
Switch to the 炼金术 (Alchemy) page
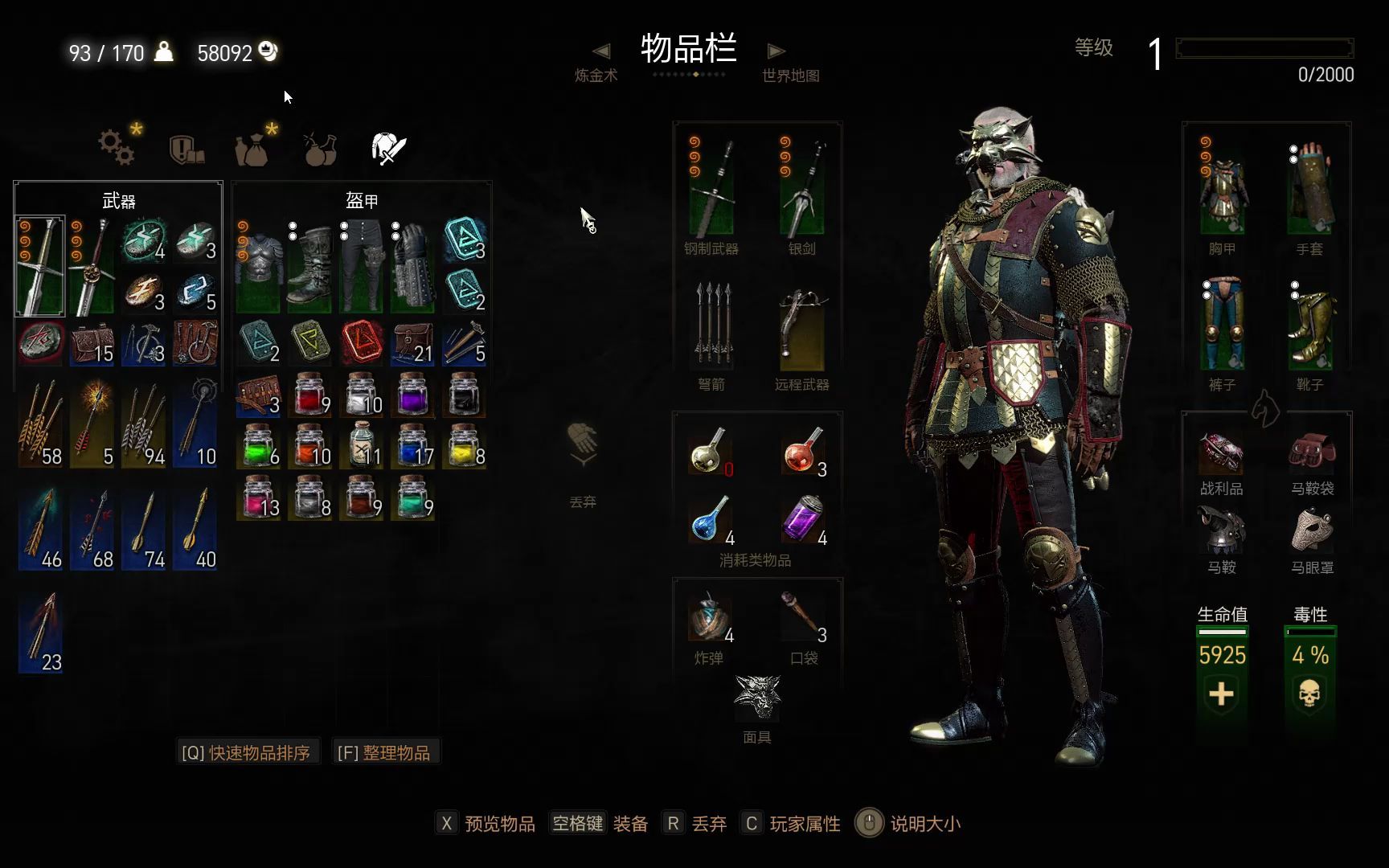[596, 64]
